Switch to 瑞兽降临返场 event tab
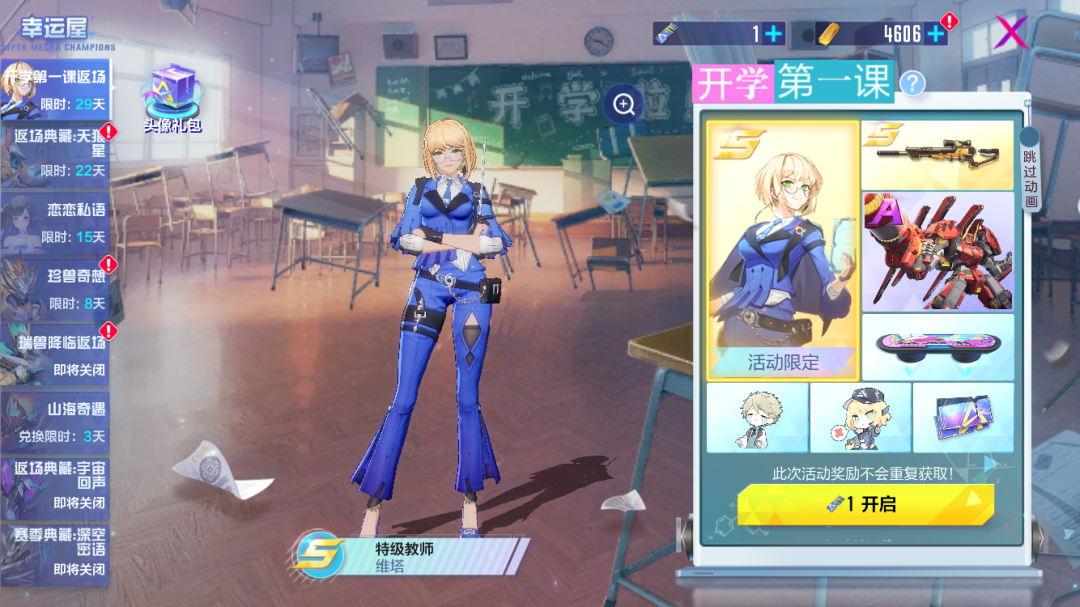The height and width of the screenshot is (607, 1080). 55,354
